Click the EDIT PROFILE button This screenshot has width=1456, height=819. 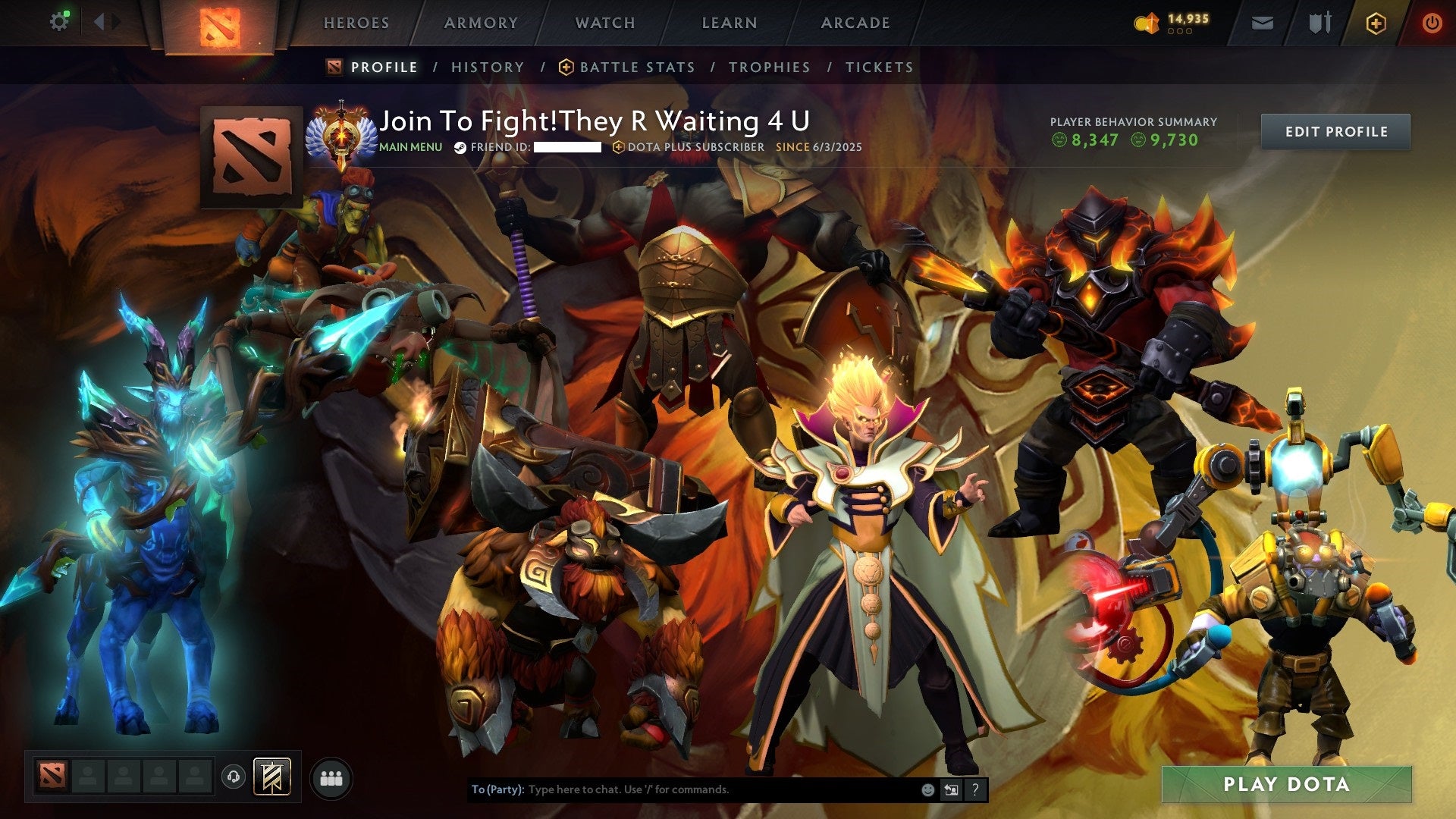pos(1335,130)
